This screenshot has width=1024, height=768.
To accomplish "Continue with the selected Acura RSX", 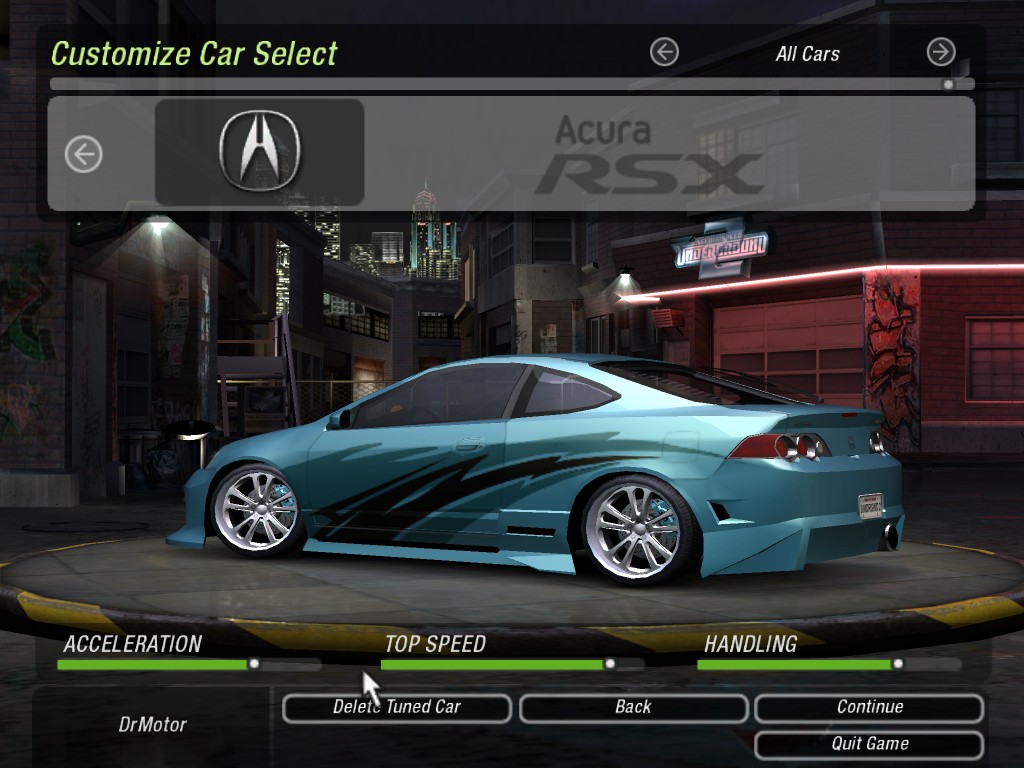I will click(x=869, y=708).
